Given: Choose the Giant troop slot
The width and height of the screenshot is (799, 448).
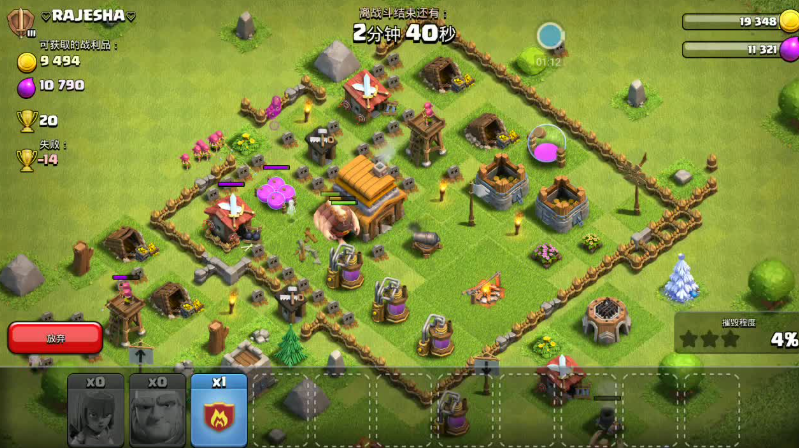Looking at the screenshot, I should coord(157,409).
